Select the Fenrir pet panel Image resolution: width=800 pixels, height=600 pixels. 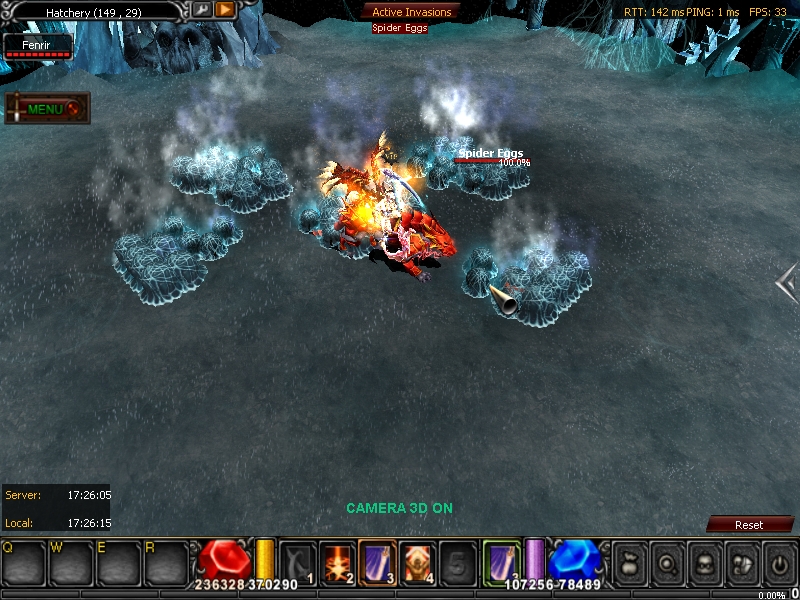[x=39, y=47]
